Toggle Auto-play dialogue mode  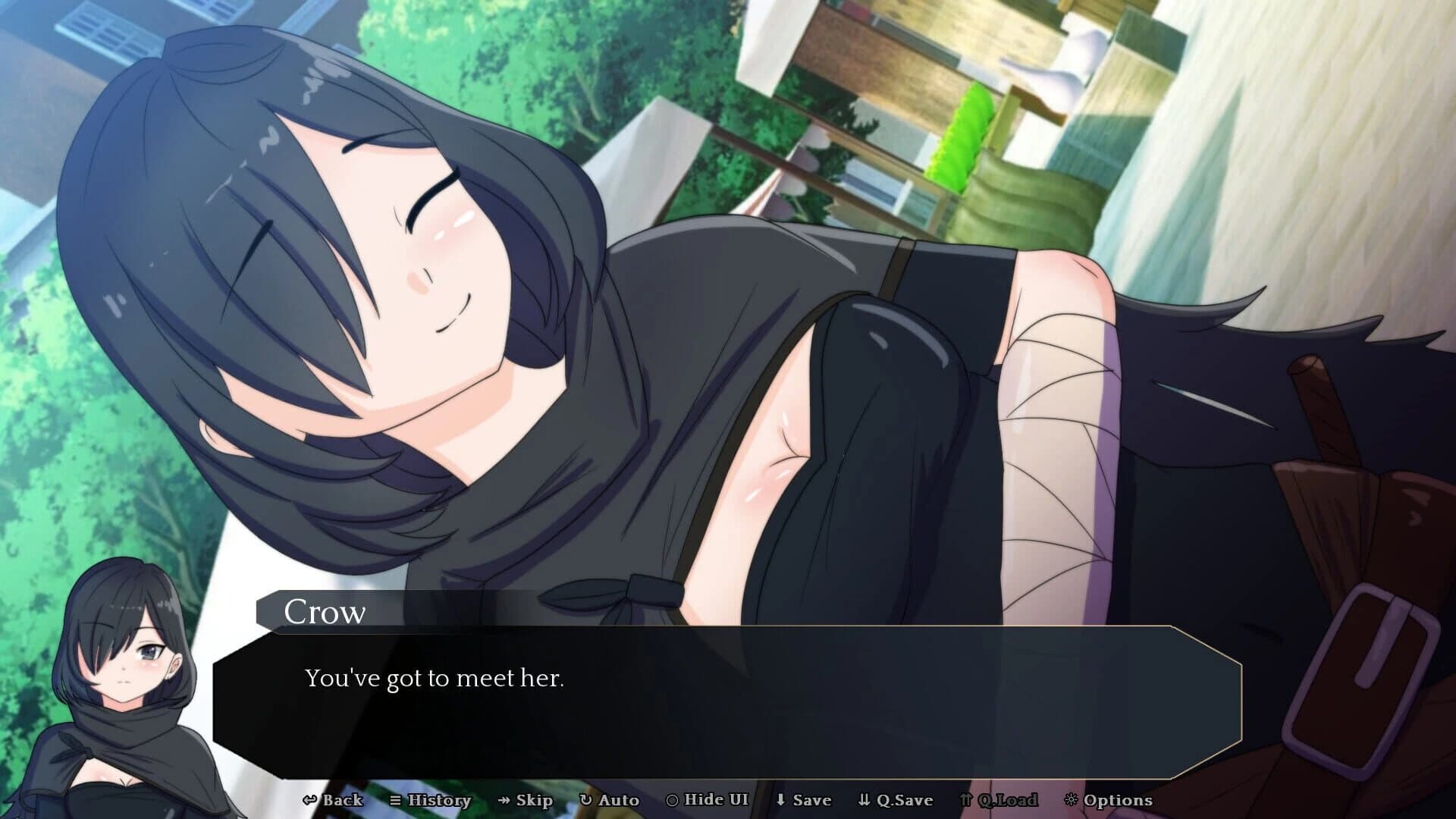tap(613, 799)
